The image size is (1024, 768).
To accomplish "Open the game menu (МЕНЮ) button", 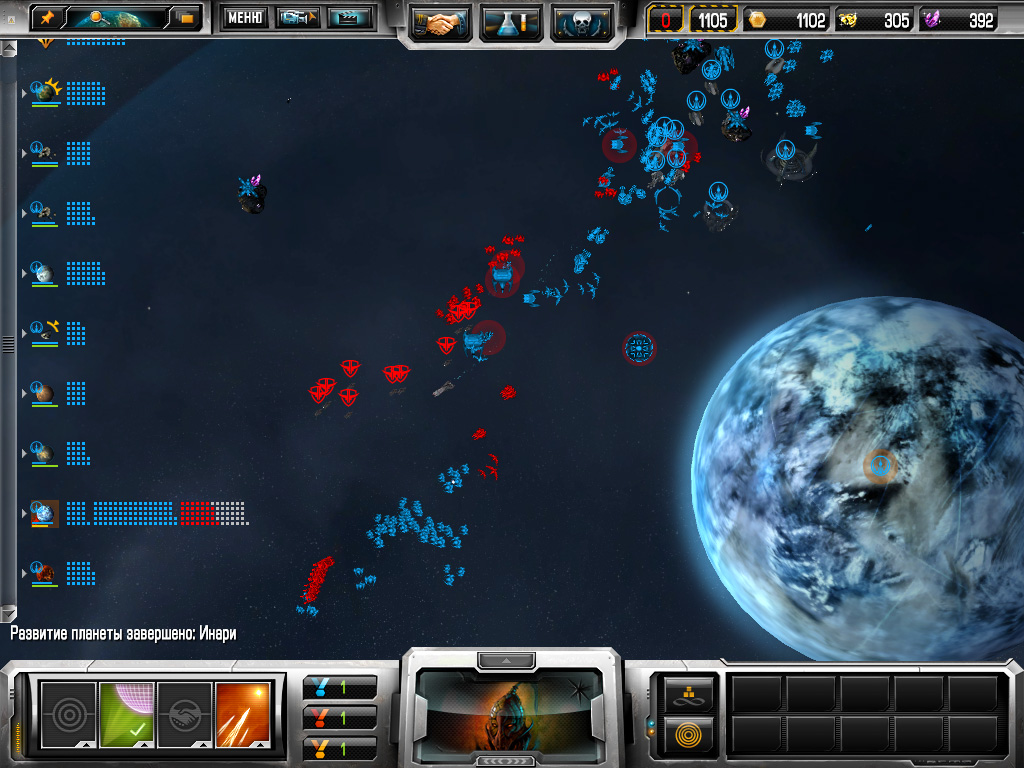I will [x=245, y=17].
